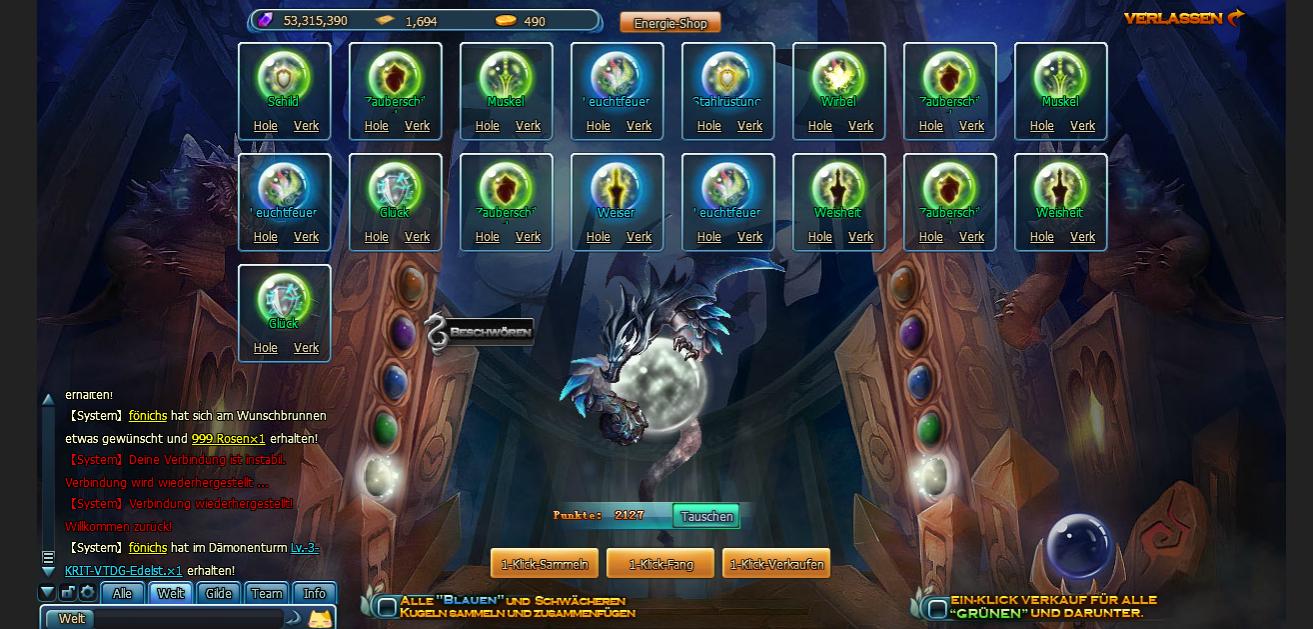
Task: Activate 1-Klick-Sammeln
Action: [544, 564]
